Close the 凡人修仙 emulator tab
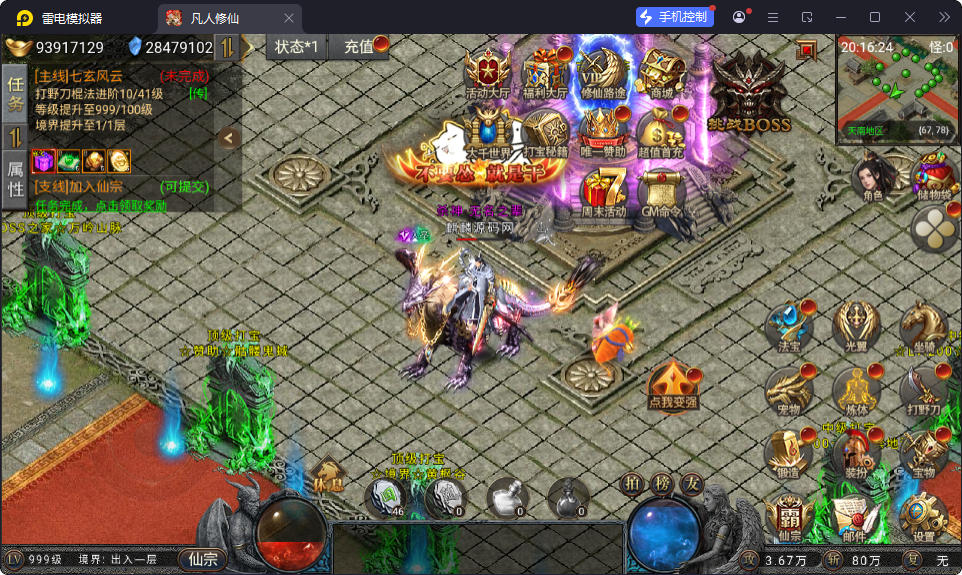The height and width of the screenshot is (575, 962). 289,17
